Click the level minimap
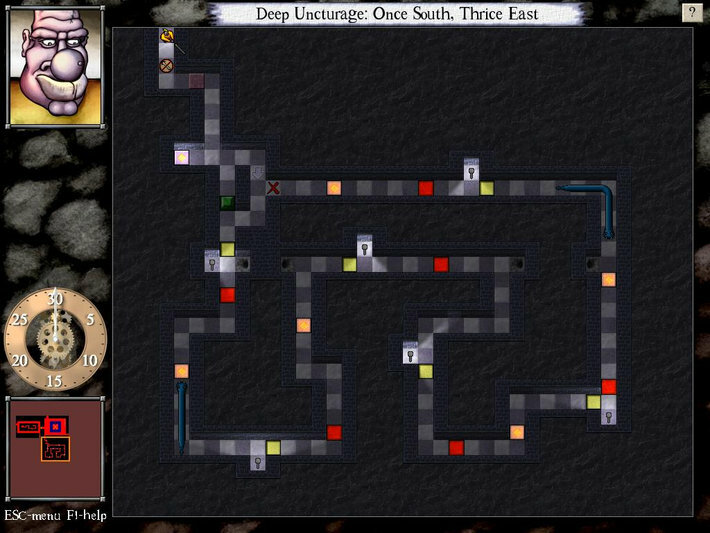 (54, 448)
